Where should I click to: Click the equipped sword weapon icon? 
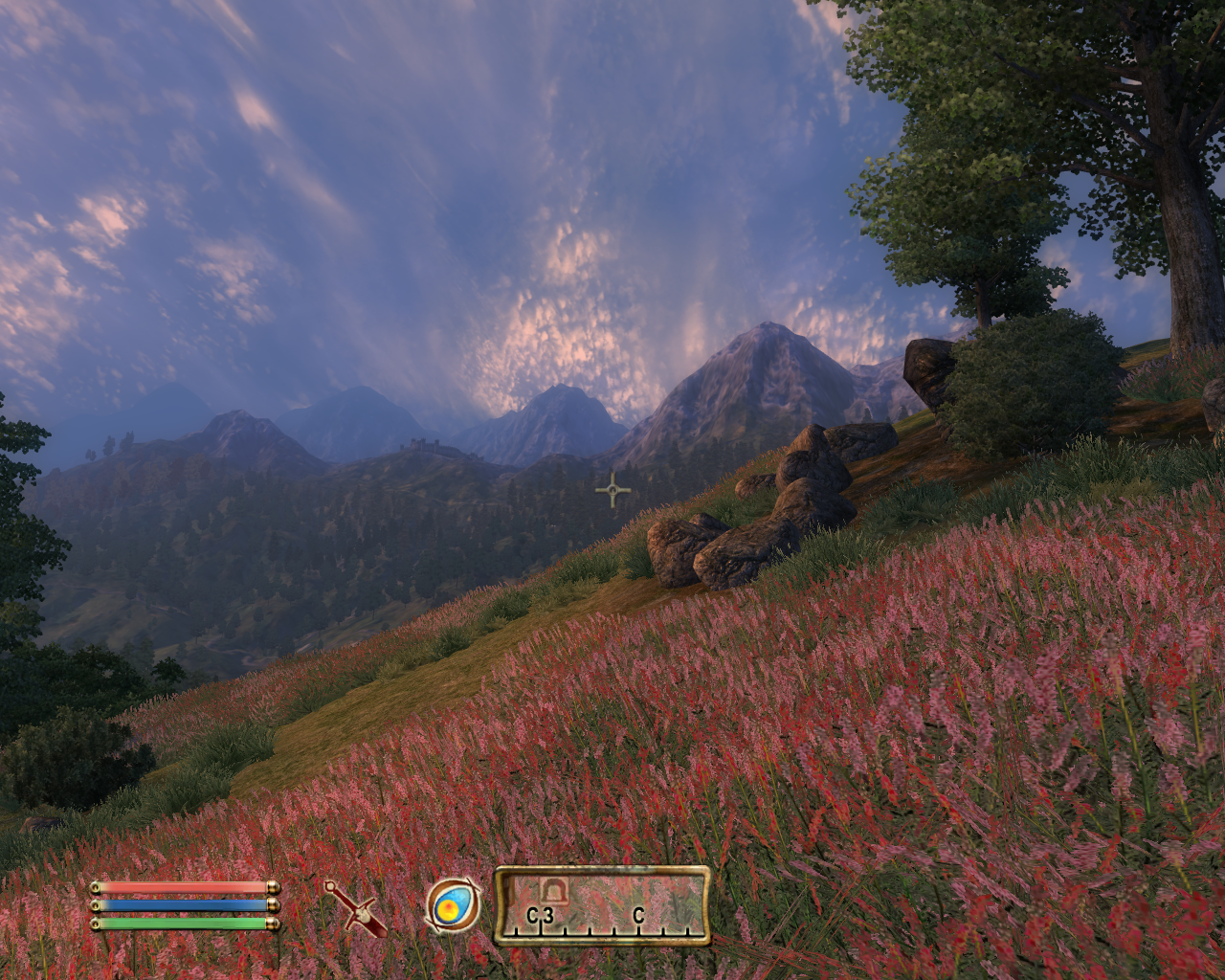pos(354,907)
